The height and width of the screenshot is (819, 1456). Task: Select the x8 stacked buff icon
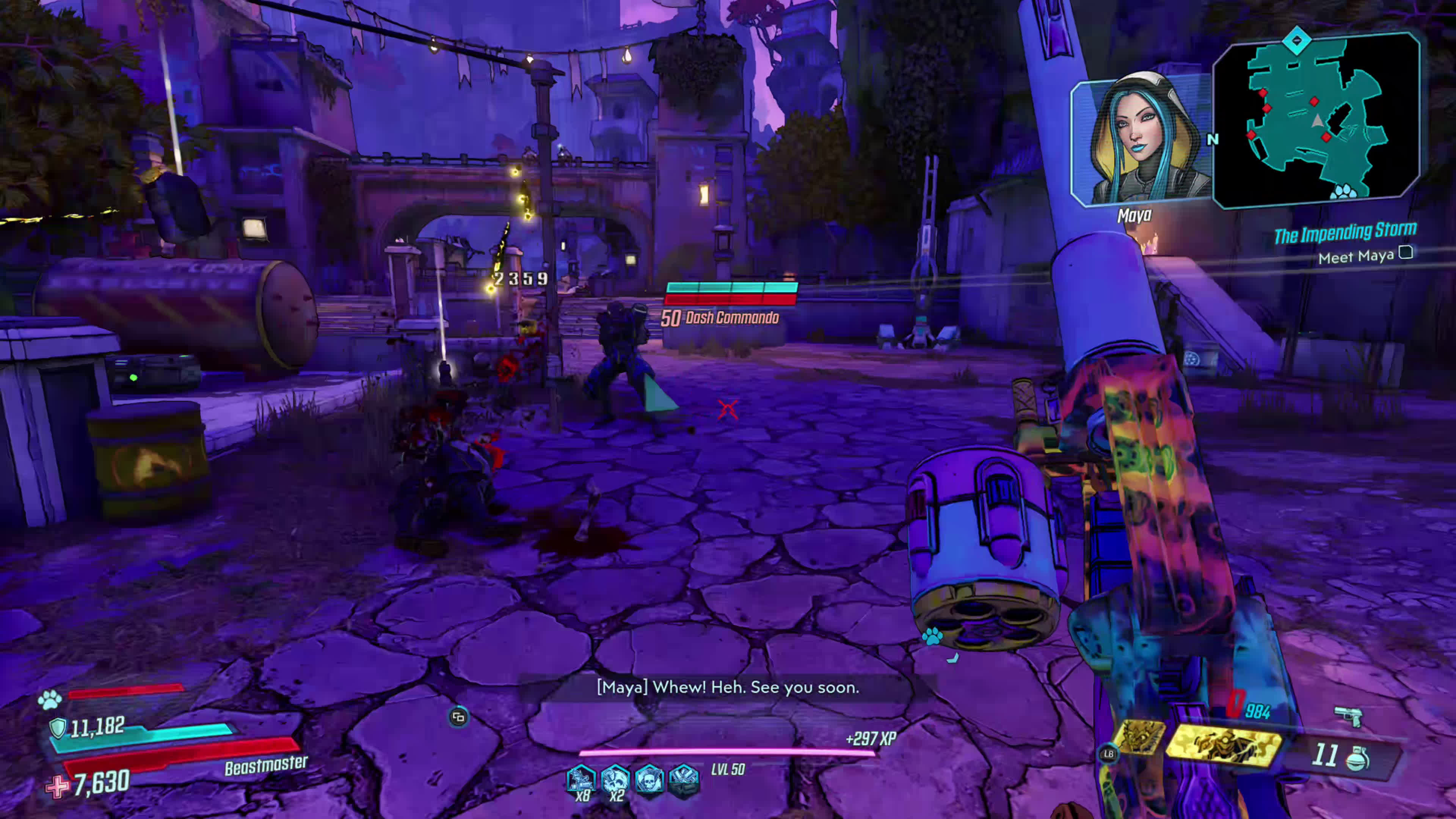(x=581, y=781)
